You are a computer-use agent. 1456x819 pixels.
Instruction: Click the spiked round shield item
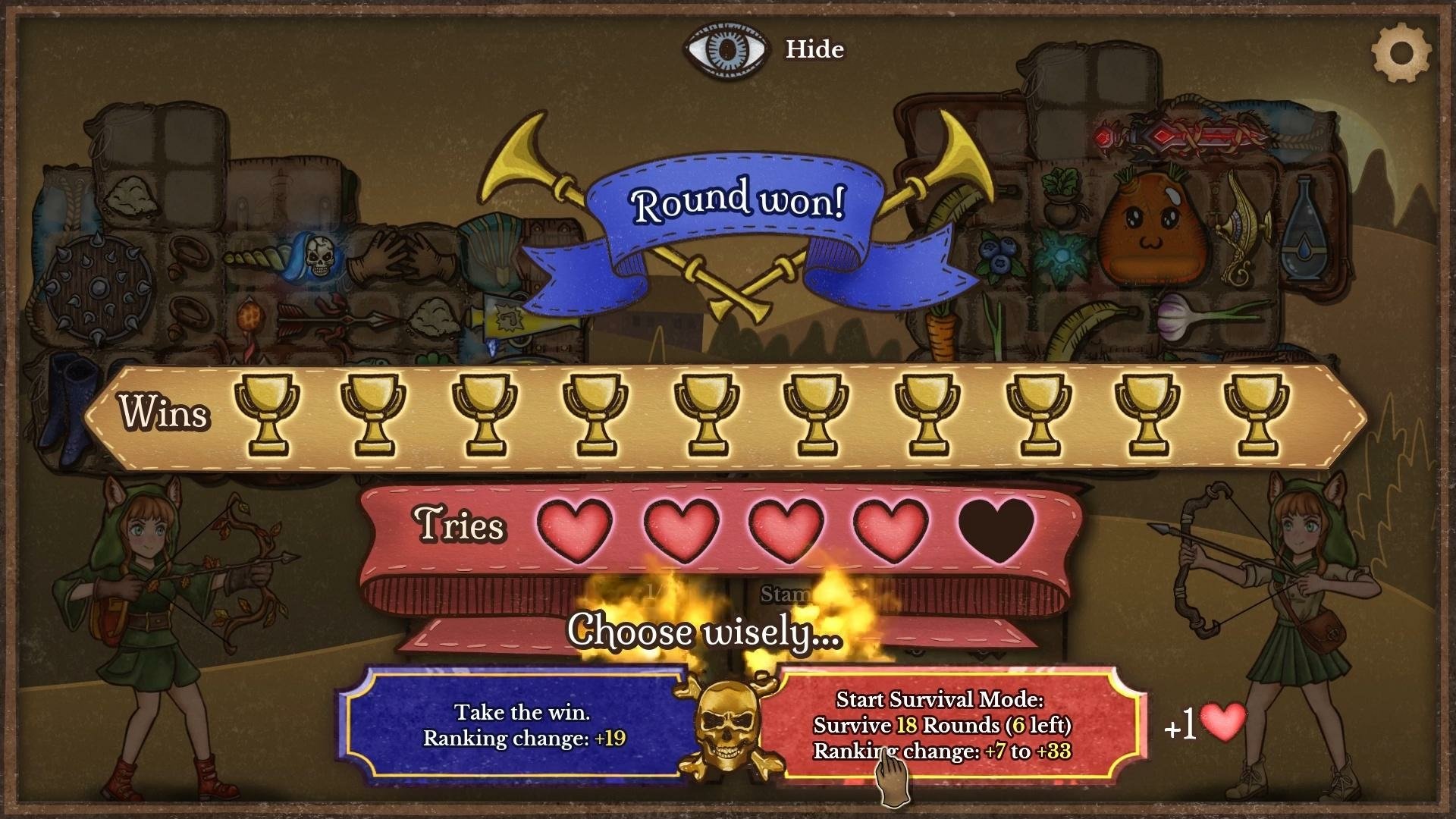pos(99,287)
